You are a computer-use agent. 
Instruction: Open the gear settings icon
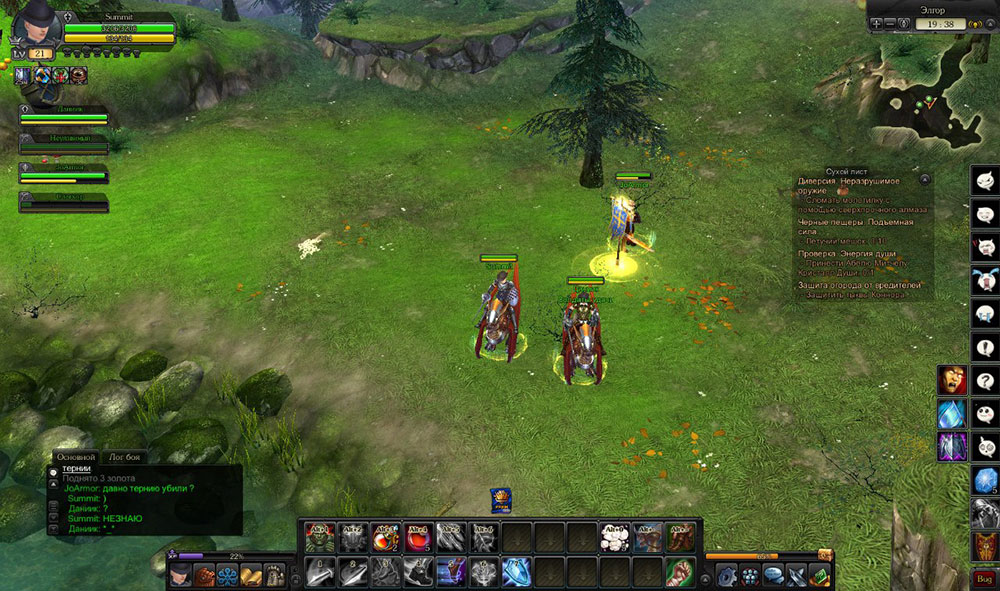pos(726,575)
